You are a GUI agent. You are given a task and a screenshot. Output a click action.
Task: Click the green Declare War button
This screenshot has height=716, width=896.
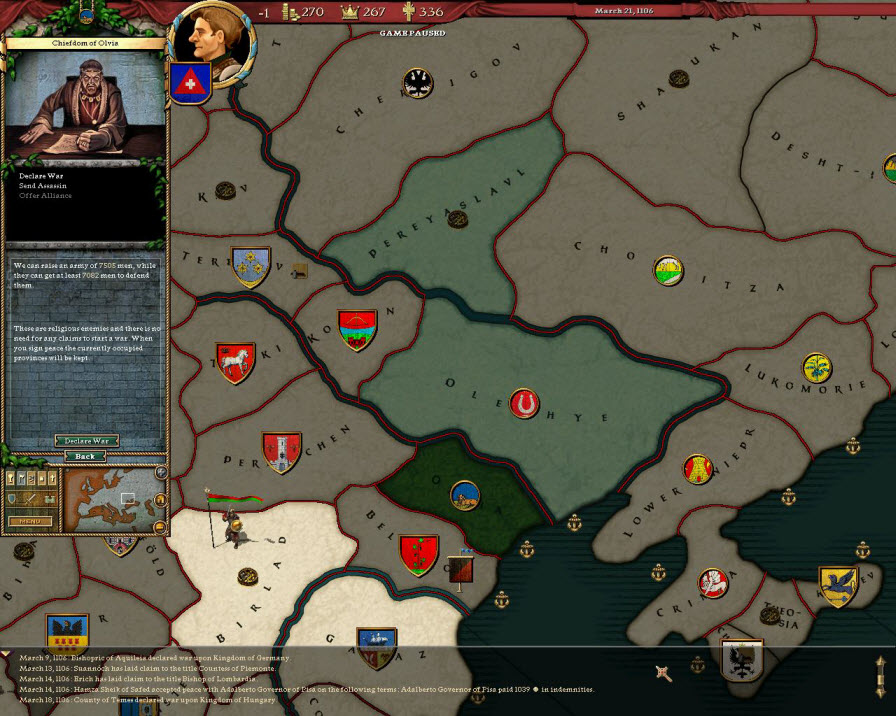[x=86, y=440]
